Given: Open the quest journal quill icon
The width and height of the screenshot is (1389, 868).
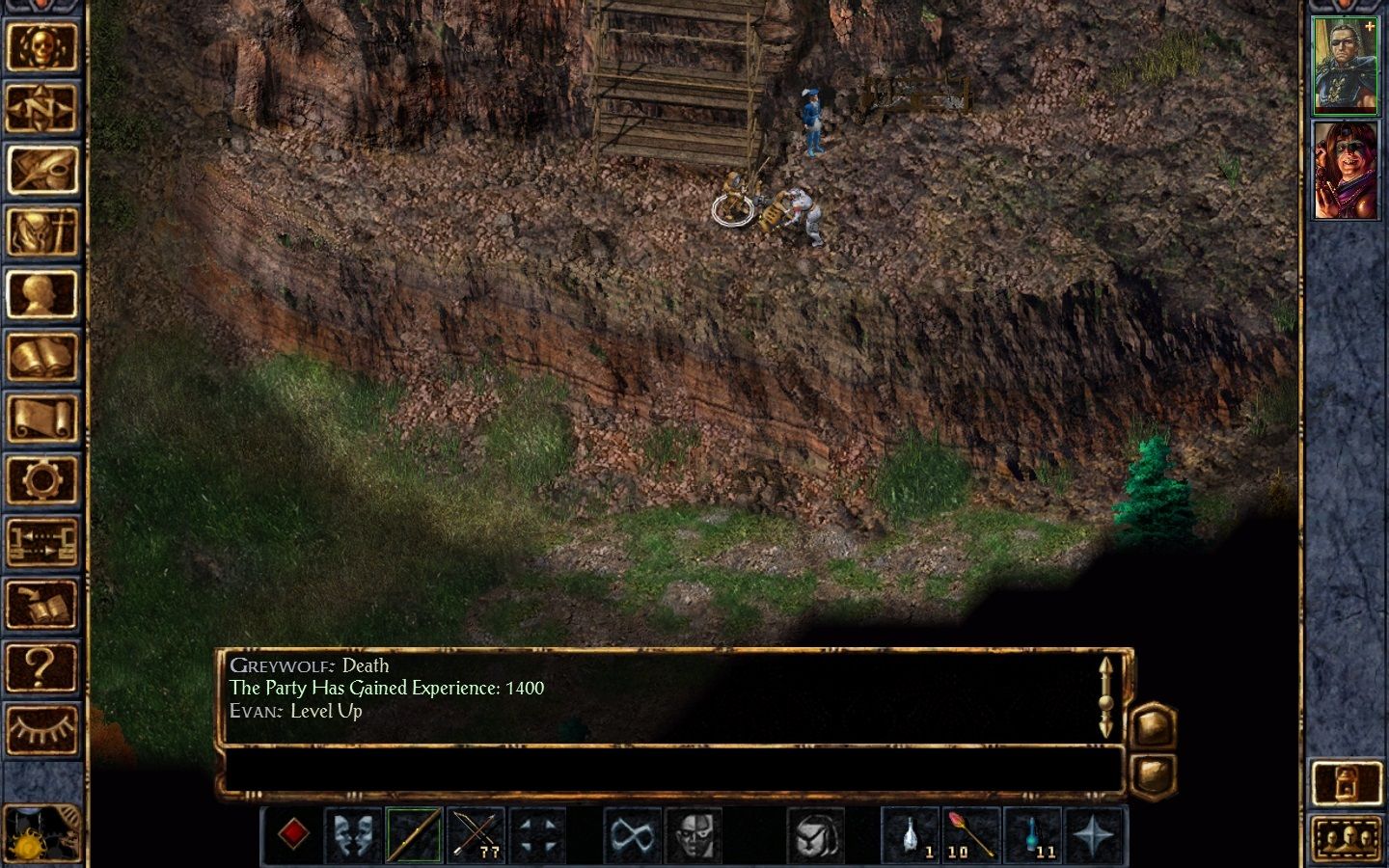Looking at the screenshot, I should coord(42,170).
